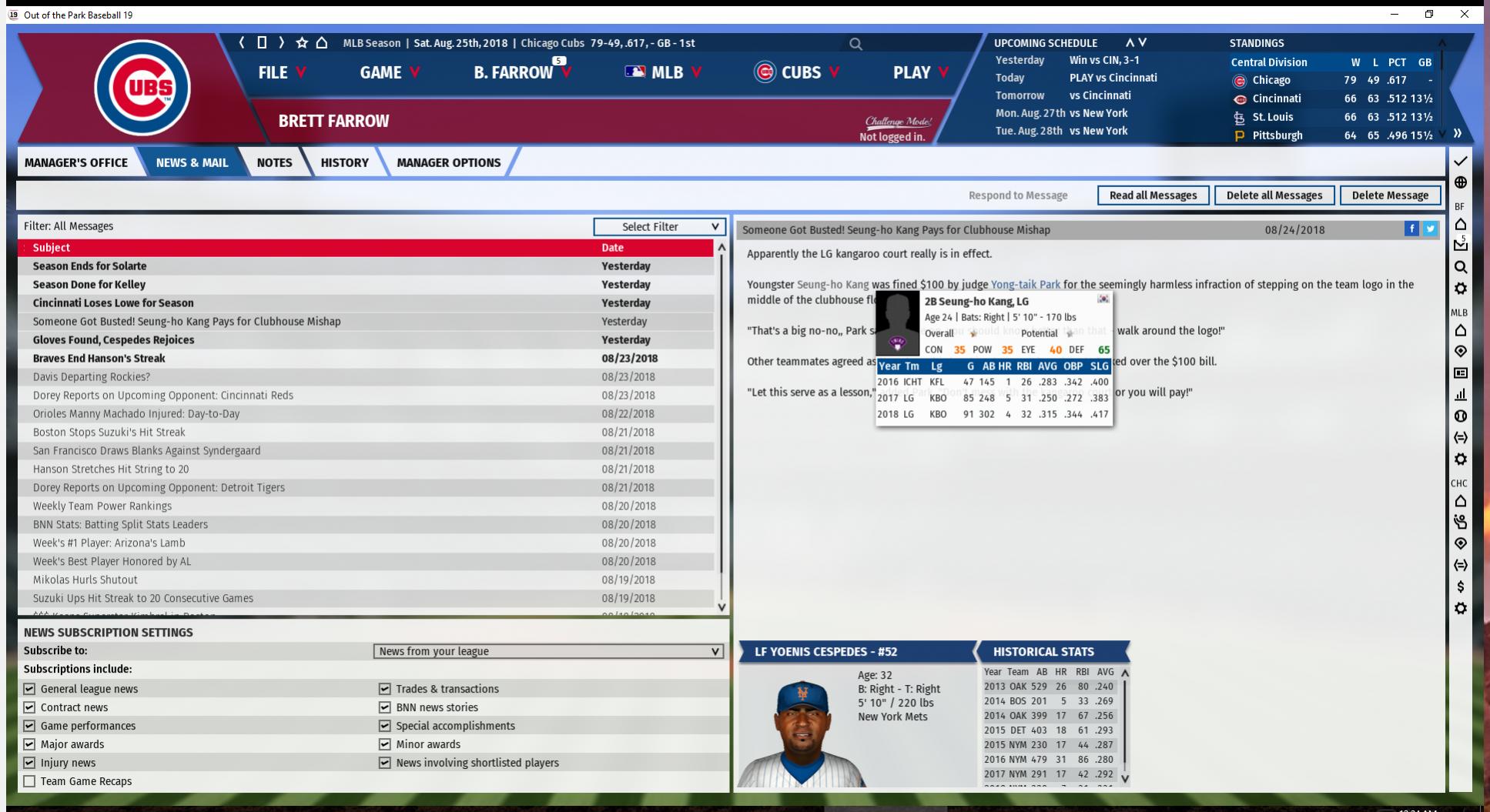Viewport: 1490px width, 812px height.
Task: Toggle the Team Game Recaps checkbox
Action: click(x=29, y=781)
